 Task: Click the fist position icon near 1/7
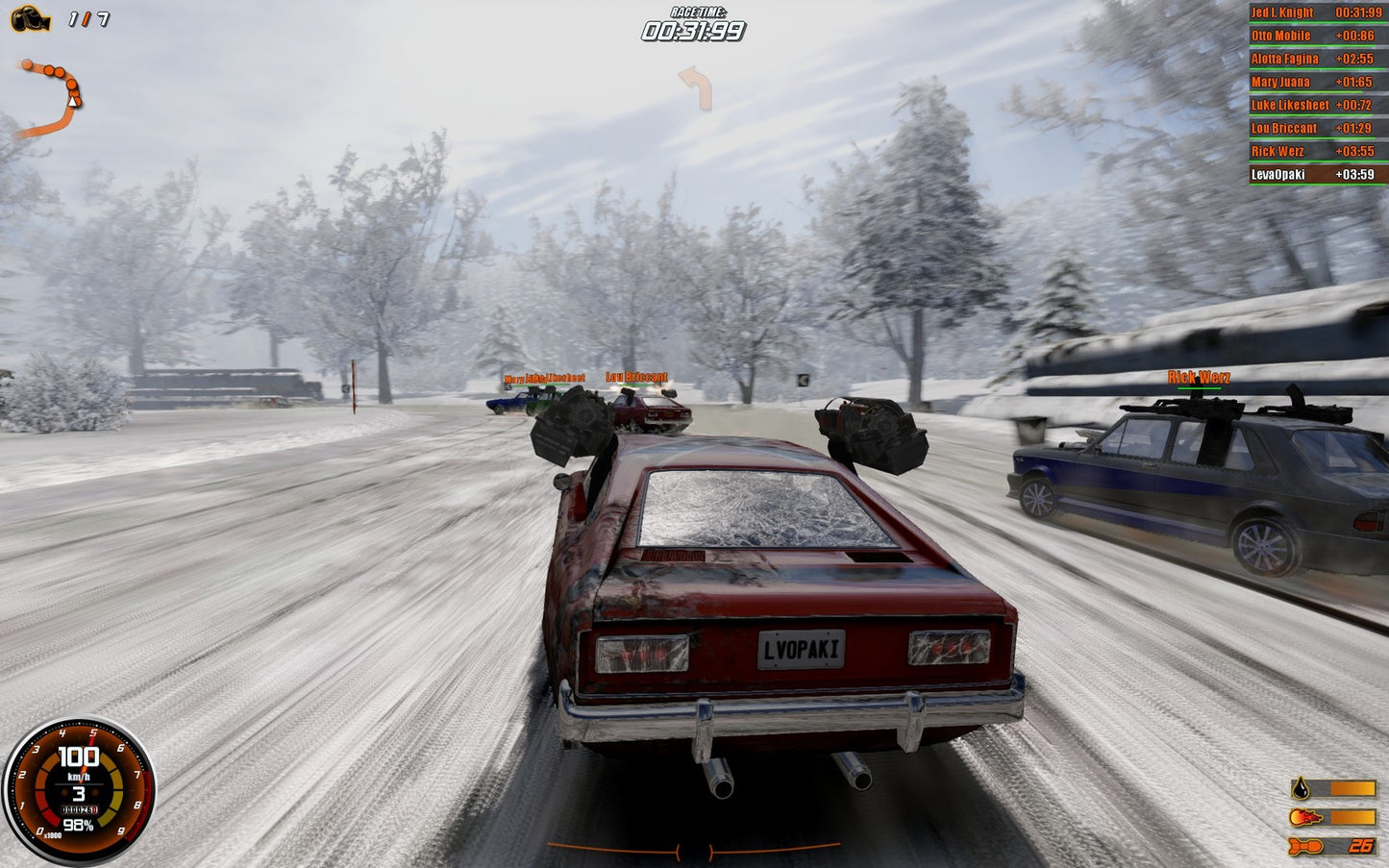[32, 17]
